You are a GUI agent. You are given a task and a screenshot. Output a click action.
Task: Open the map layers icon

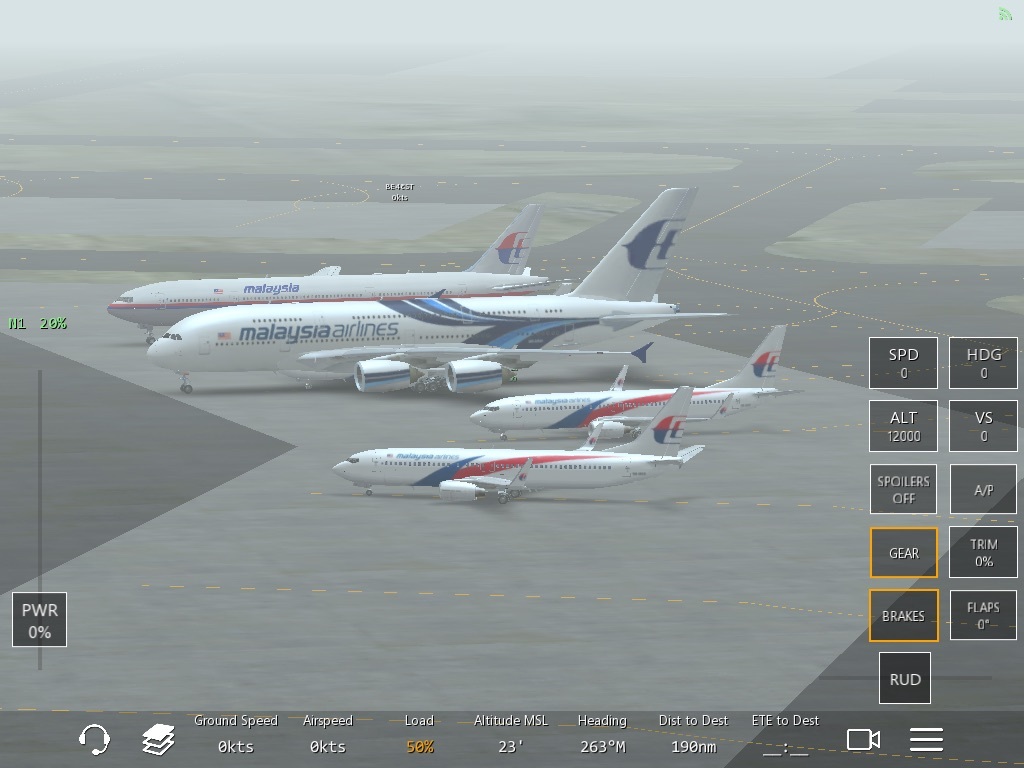click(158, 740)
